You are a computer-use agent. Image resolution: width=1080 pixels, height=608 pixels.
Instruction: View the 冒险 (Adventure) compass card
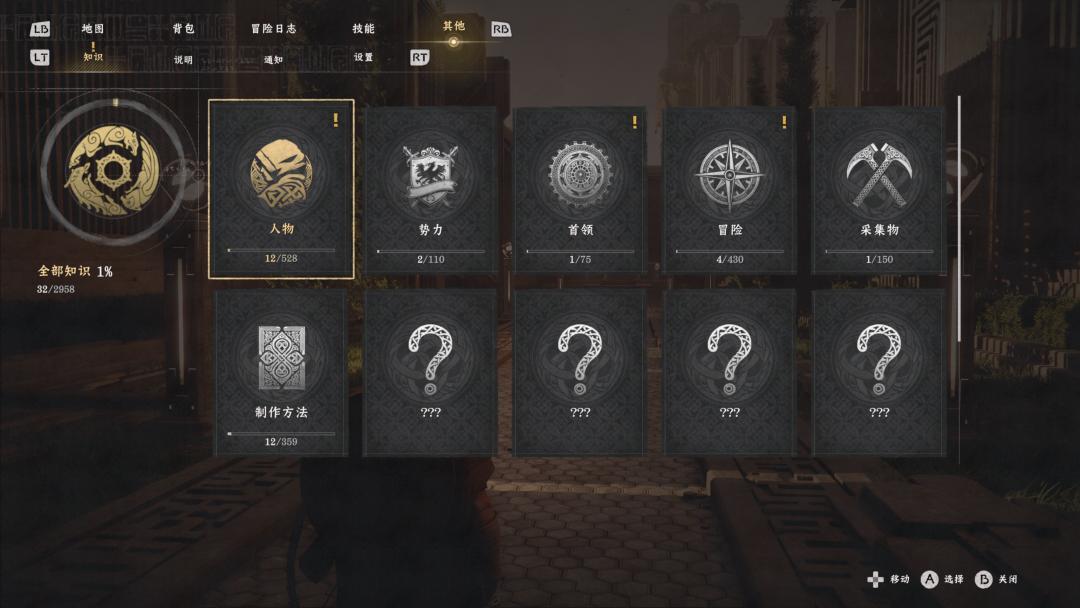click(x=729, y=189)
